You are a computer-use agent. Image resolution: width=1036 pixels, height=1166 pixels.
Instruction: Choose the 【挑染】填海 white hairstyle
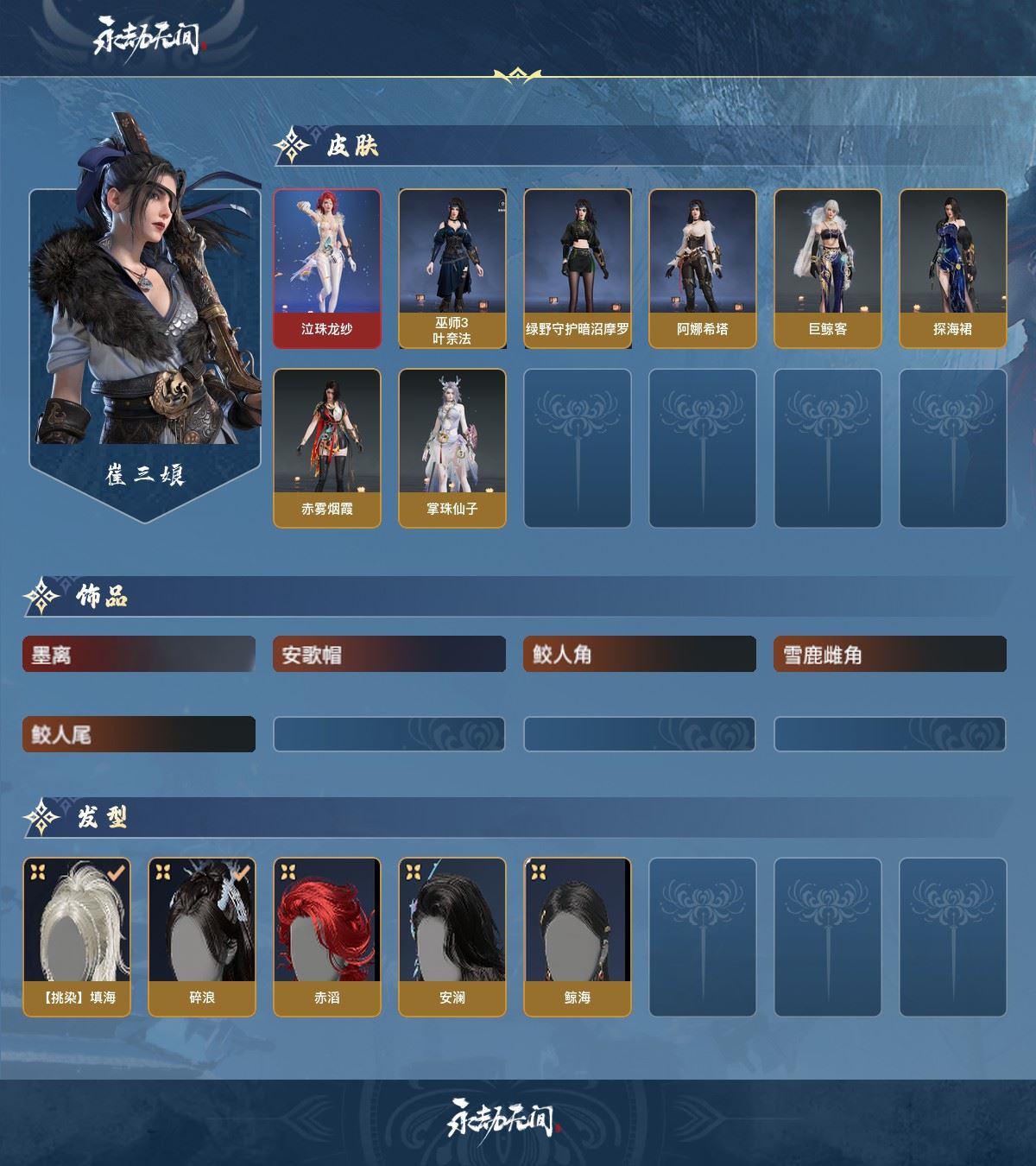click(x=77, y=936)
